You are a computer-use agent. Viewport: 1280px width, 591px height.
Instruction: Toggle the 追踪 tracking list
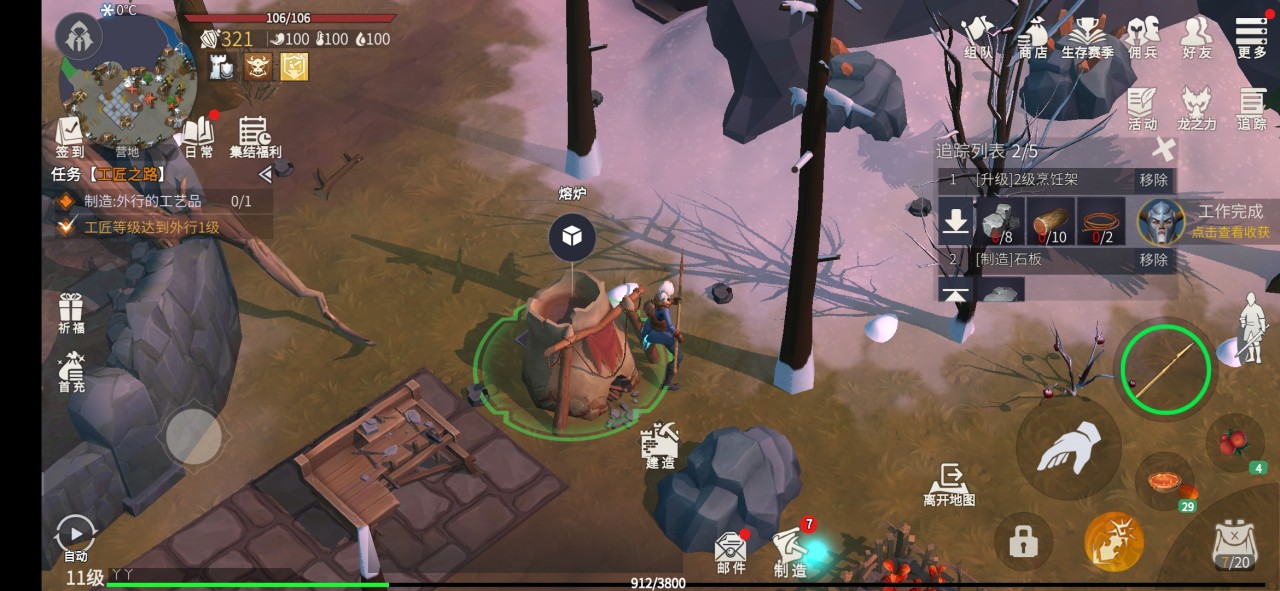coord(1251,108)
